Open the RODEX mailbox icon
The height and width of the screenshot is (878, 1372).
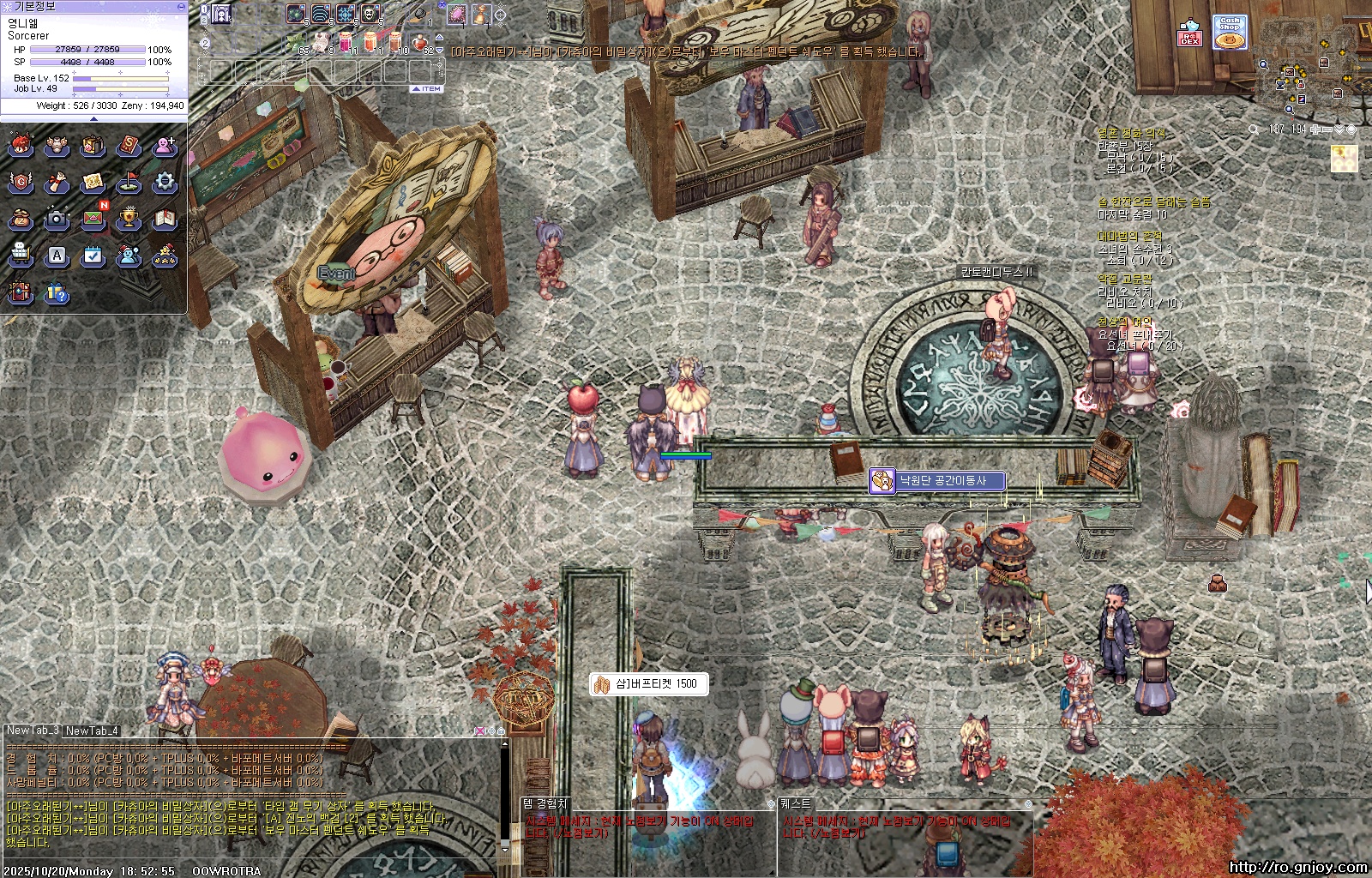(x=1189, y=33)
